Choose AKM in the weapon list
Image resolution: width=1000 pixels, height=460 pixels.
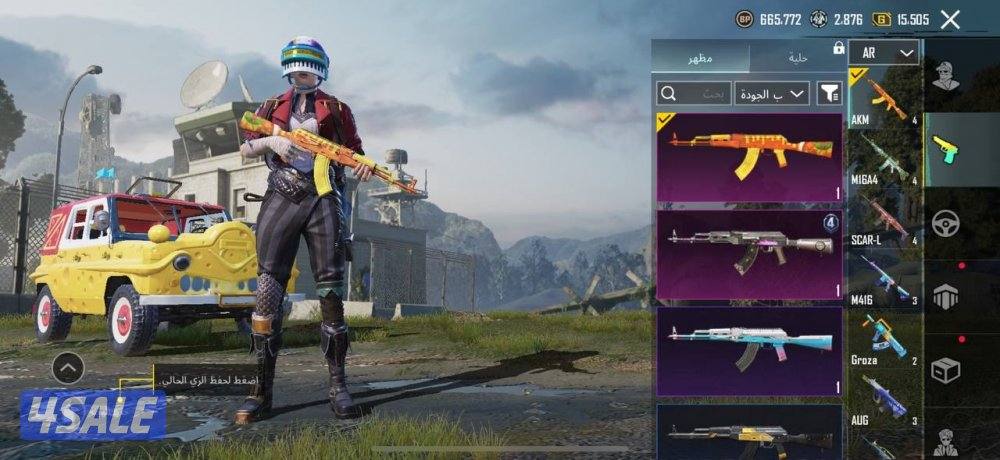(x=884, y=100)
